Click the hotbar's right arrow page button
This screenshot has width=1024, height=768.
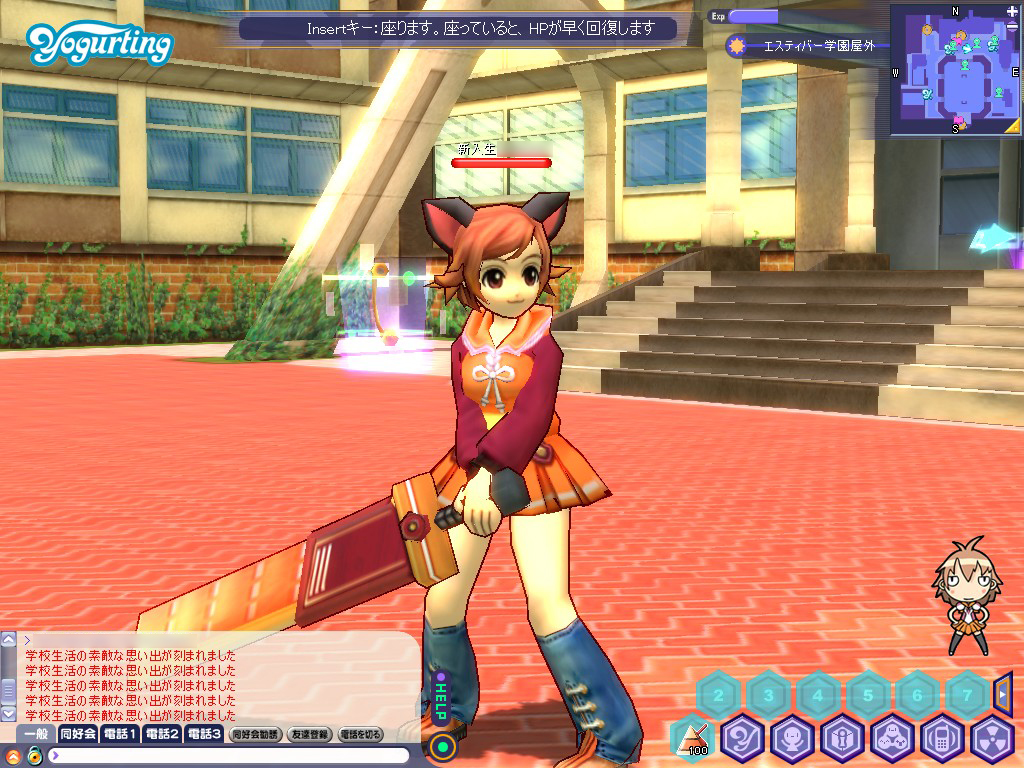pyautogui.click(x=1004, y=692)
